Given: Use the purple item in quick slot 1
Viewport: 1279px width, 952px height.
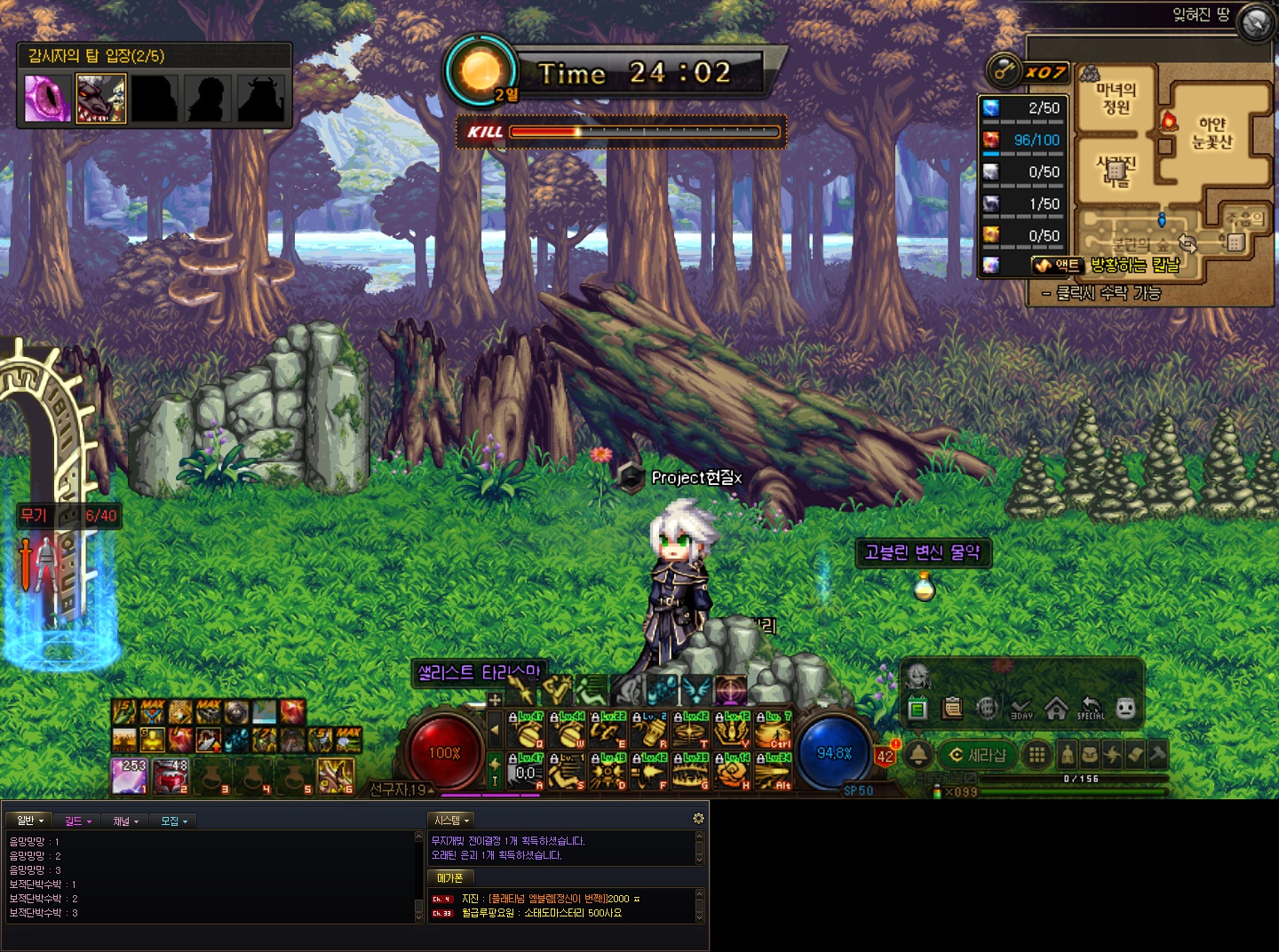Looking at the screenshot, I should click(x=130, y=775).
